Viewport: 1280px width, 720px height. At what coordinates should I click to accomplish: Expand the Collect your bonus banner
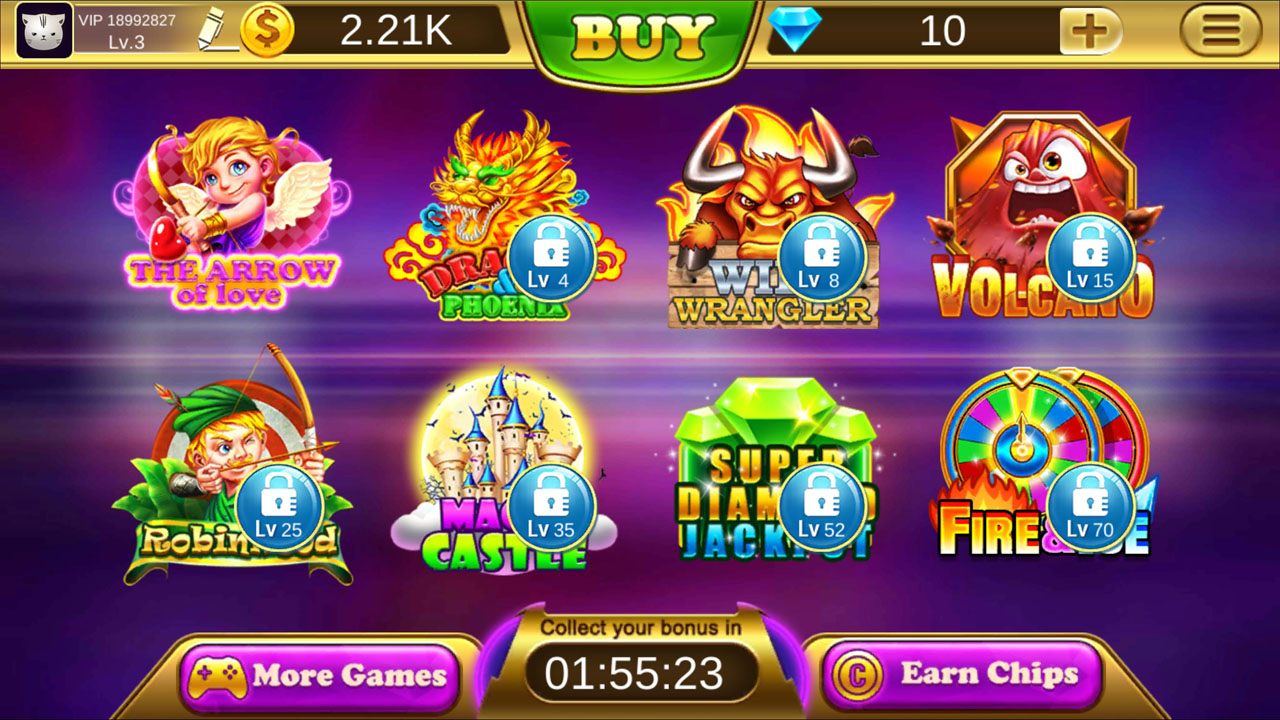point(639,627)
